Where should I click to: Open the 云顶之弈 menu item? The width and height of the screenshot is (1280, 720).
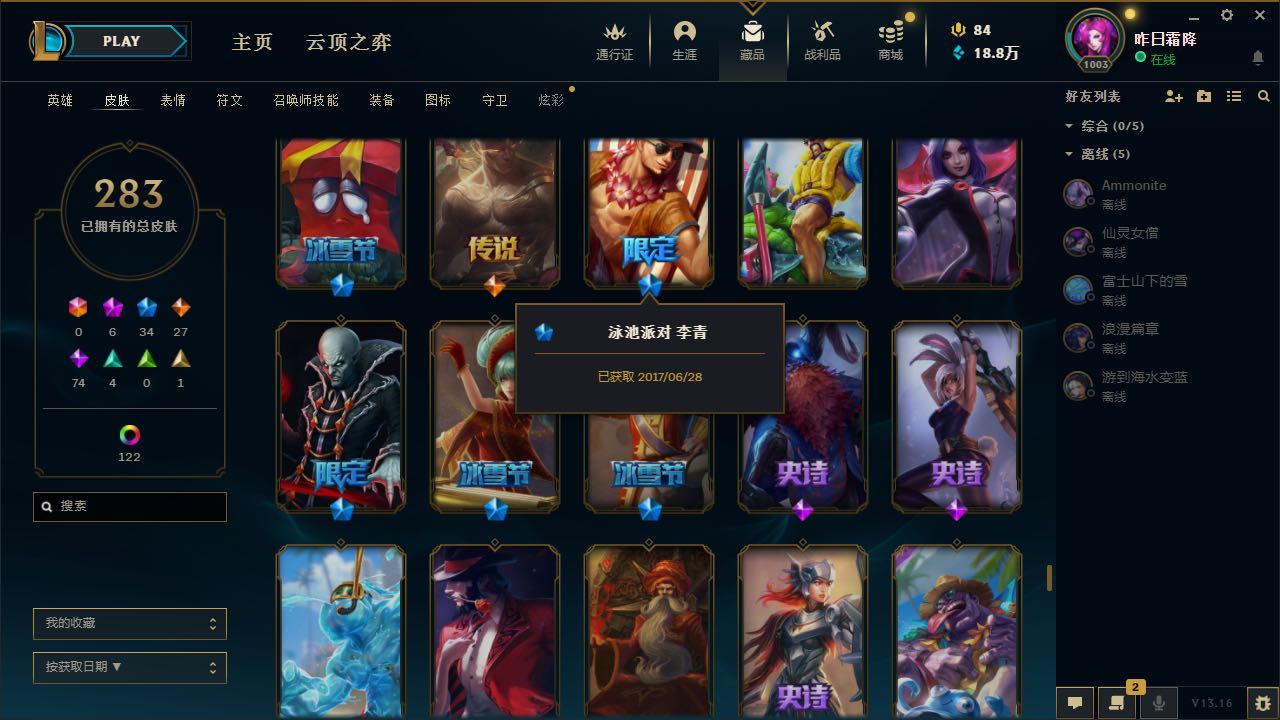click(x=347, y=43)
